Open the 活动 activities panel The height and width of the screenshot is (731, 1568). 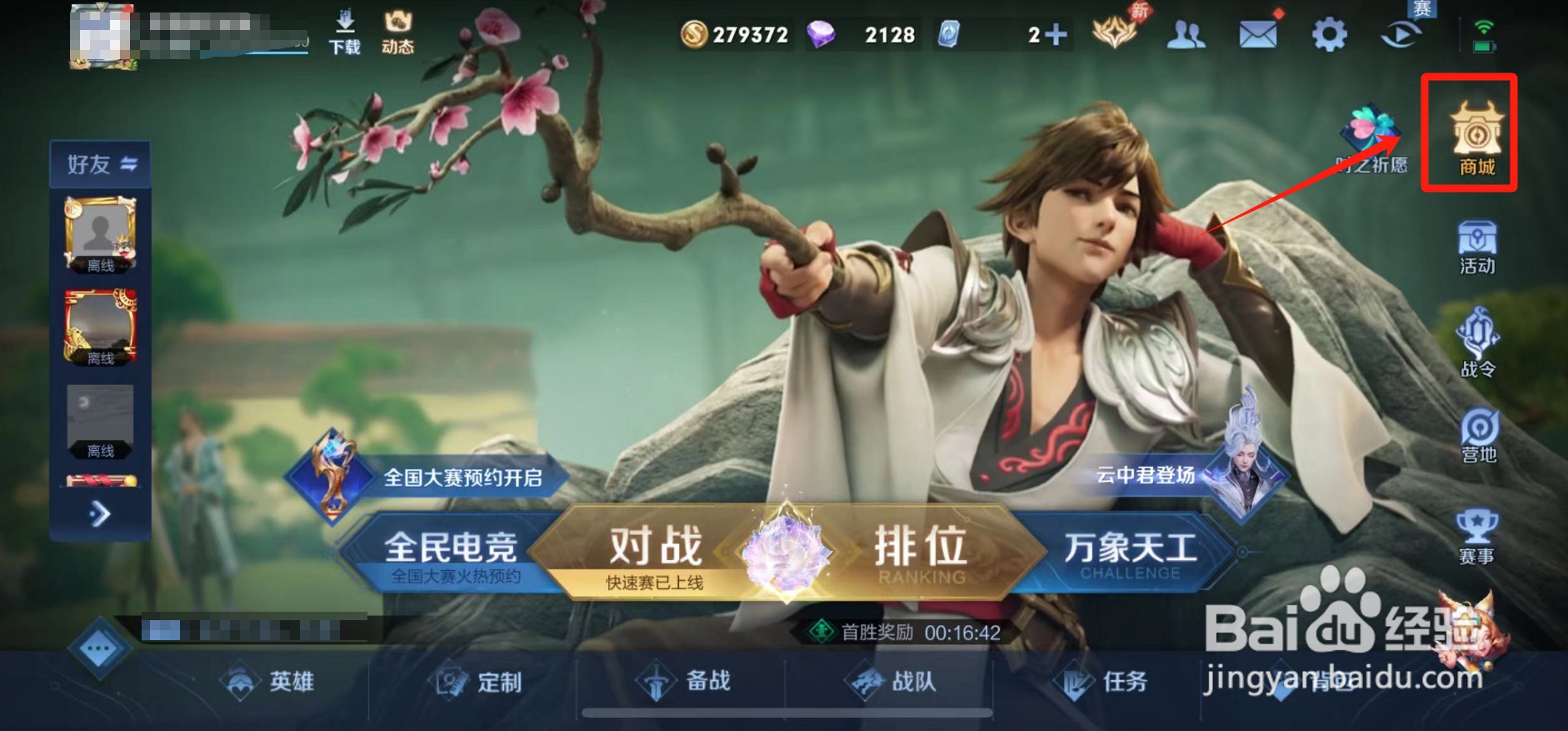(x=1478, y=249)
